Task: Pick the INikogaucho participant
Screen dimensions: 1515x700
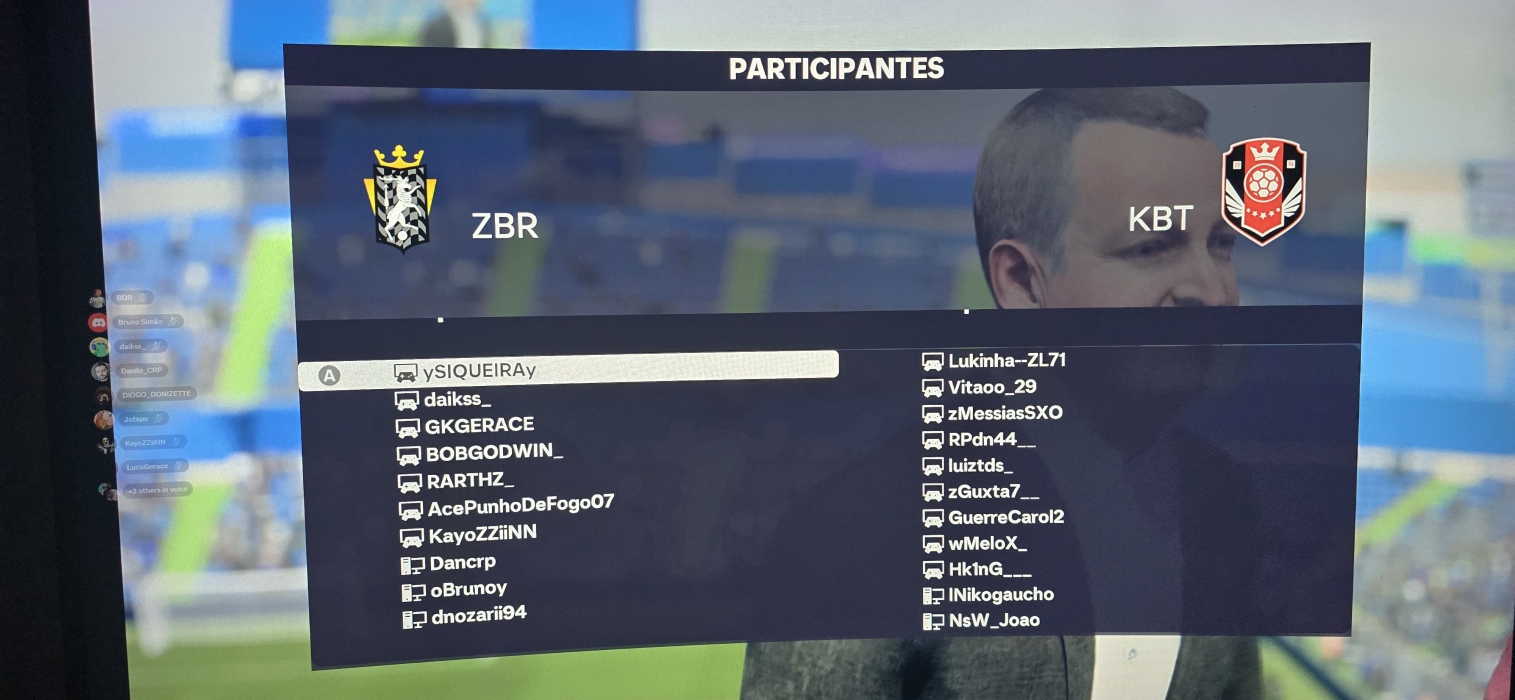Action: [1000, 595]
